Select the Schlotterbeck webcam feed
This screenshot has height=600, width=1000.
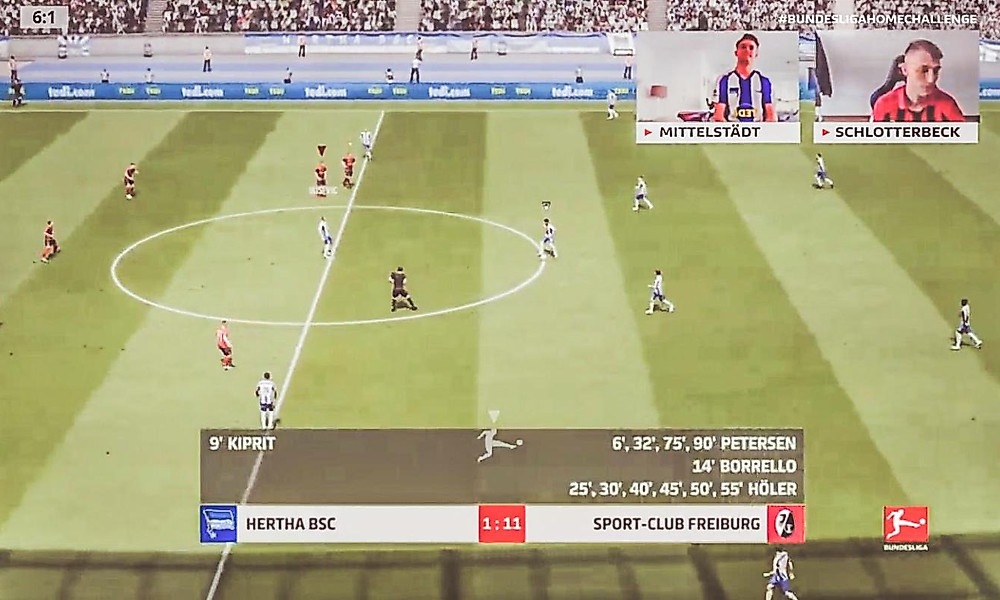tap(896, 77)
